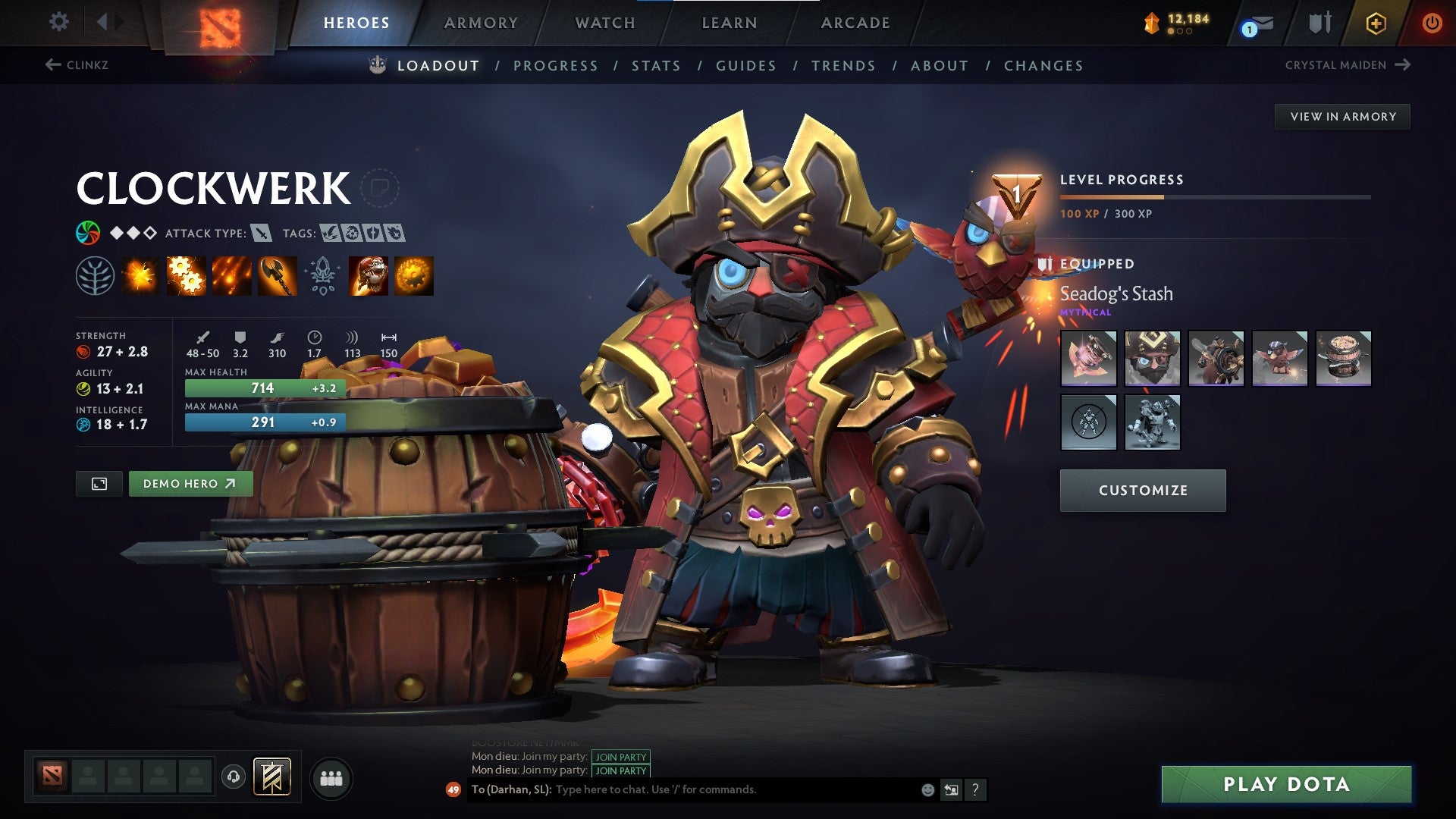Image resolution: width=1456 pixels, height=819 pixels.
Task: Click the melee attack type sword icon
Action: (262, 234)
